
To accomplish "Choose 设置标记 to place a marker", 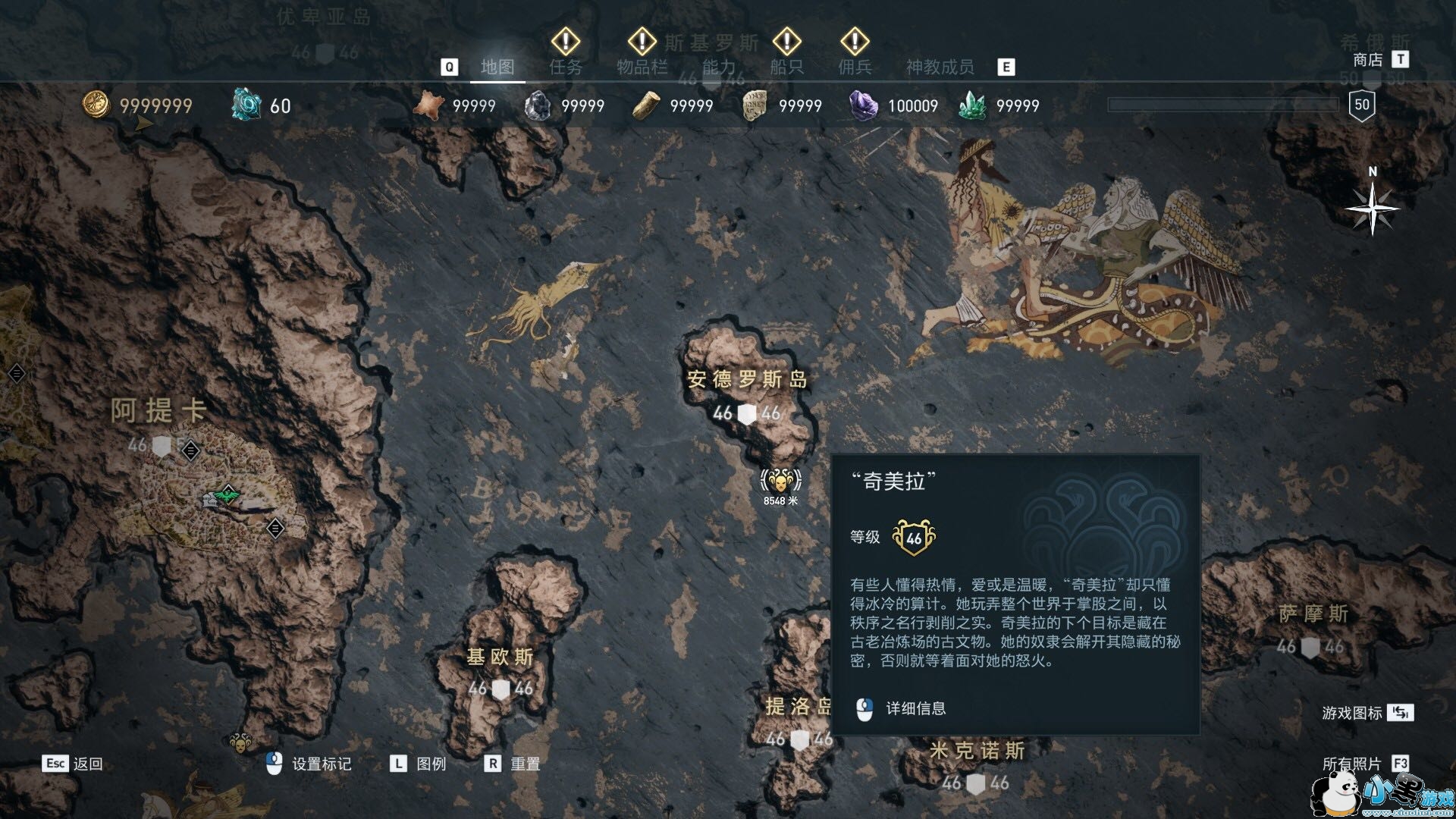I will coord(321,764).
